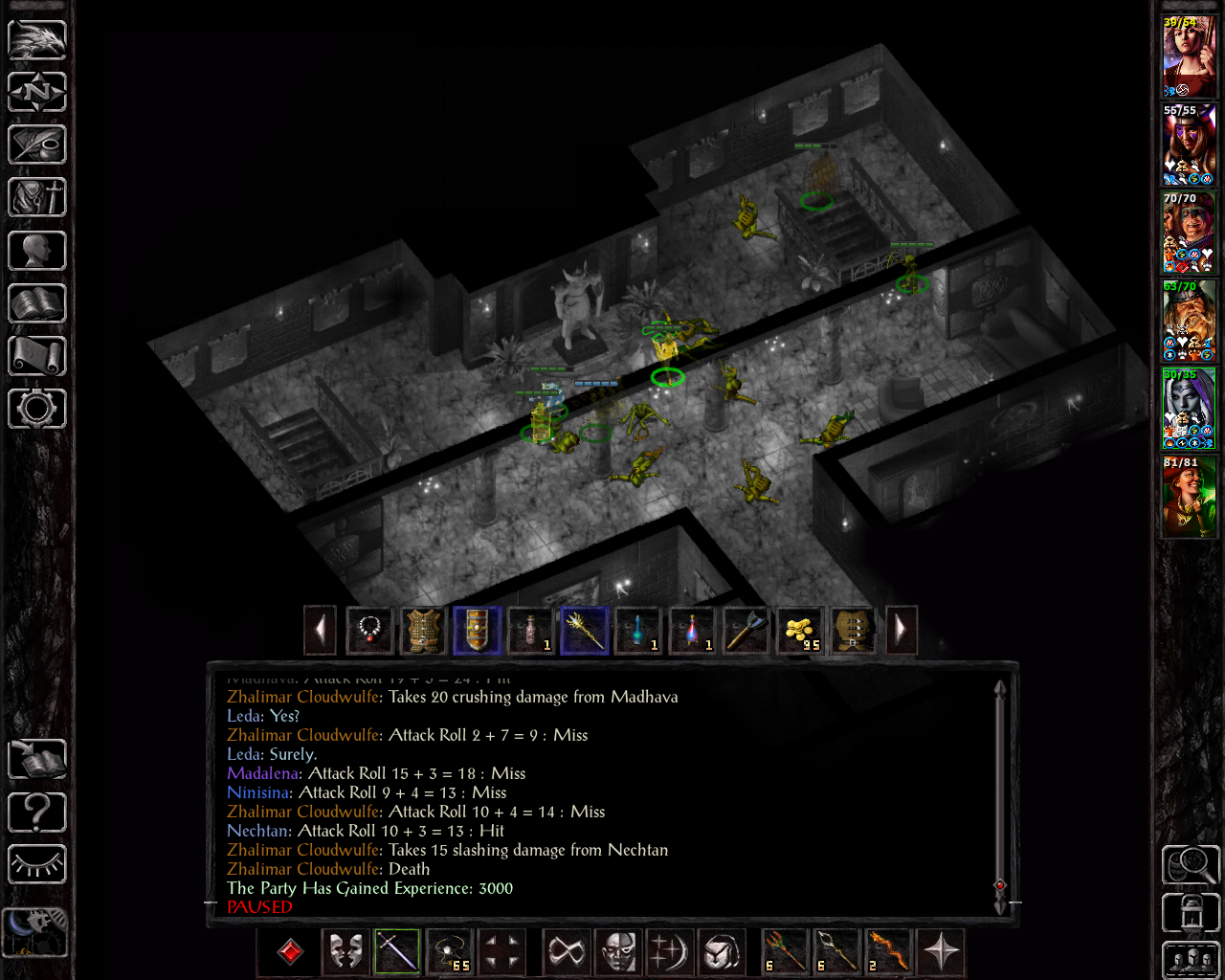The width and height of the screenshot is (1225, 980).
Task: Open the area map with the compass button
Action: 37,93
